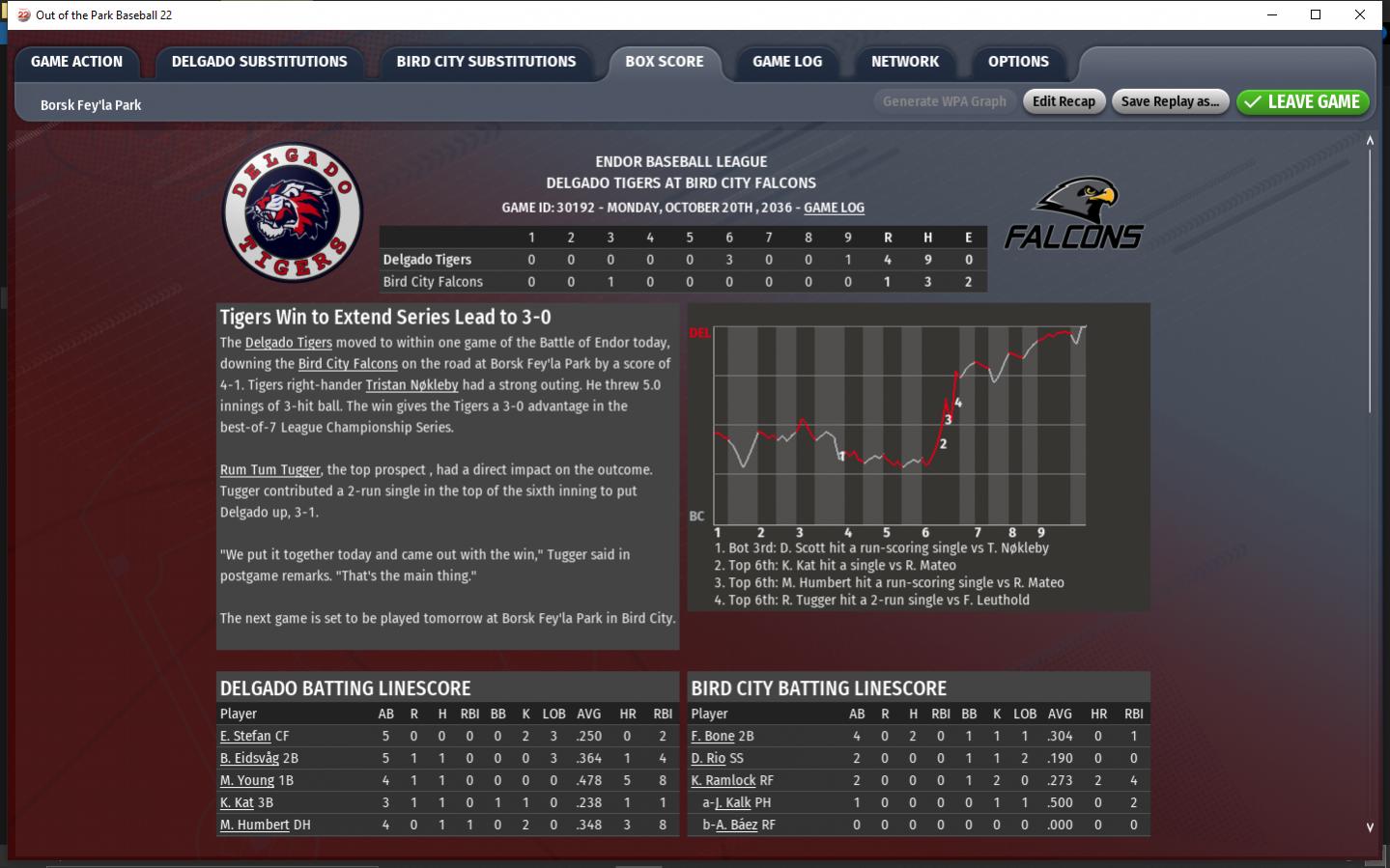Screen dimensions: 1390x868
Task: Open the Game Log link under the game ID
Action: click(x=834, y=208)
